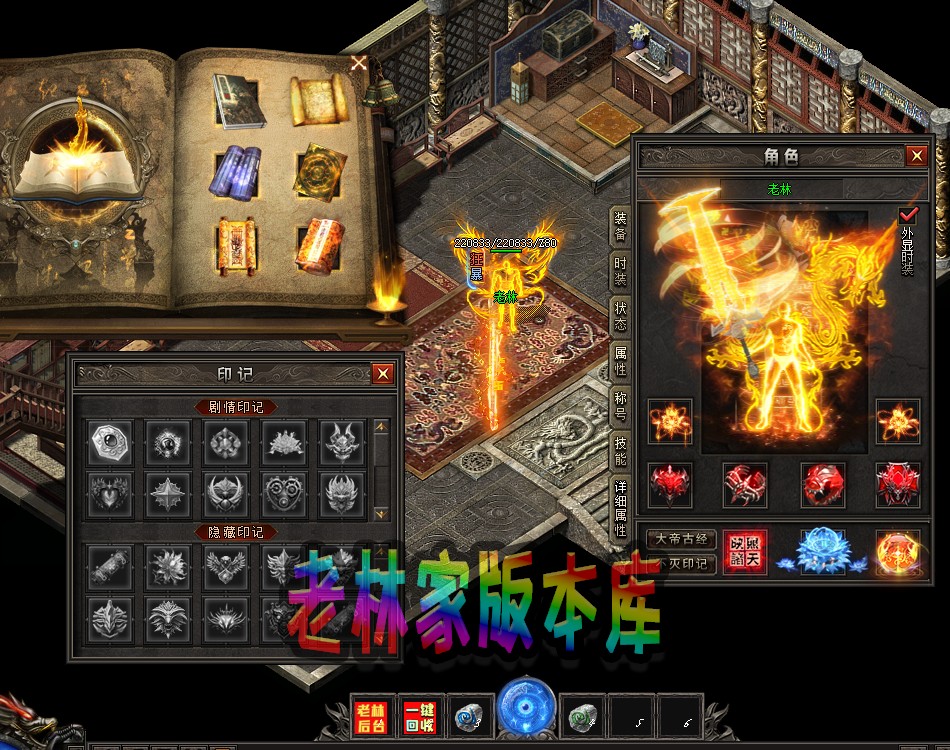Open the 时装 costume tab

coord(621,270)
